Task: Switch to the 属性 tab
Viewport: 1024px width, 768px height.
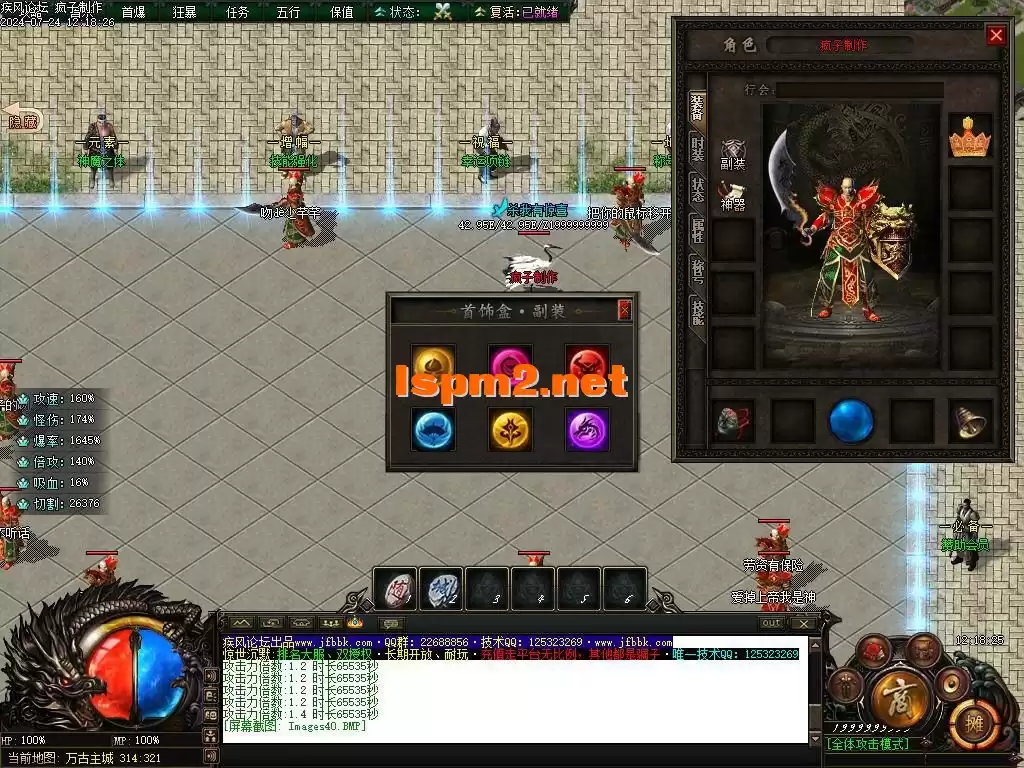Action: pyautogui.click(x=697, y=231)
